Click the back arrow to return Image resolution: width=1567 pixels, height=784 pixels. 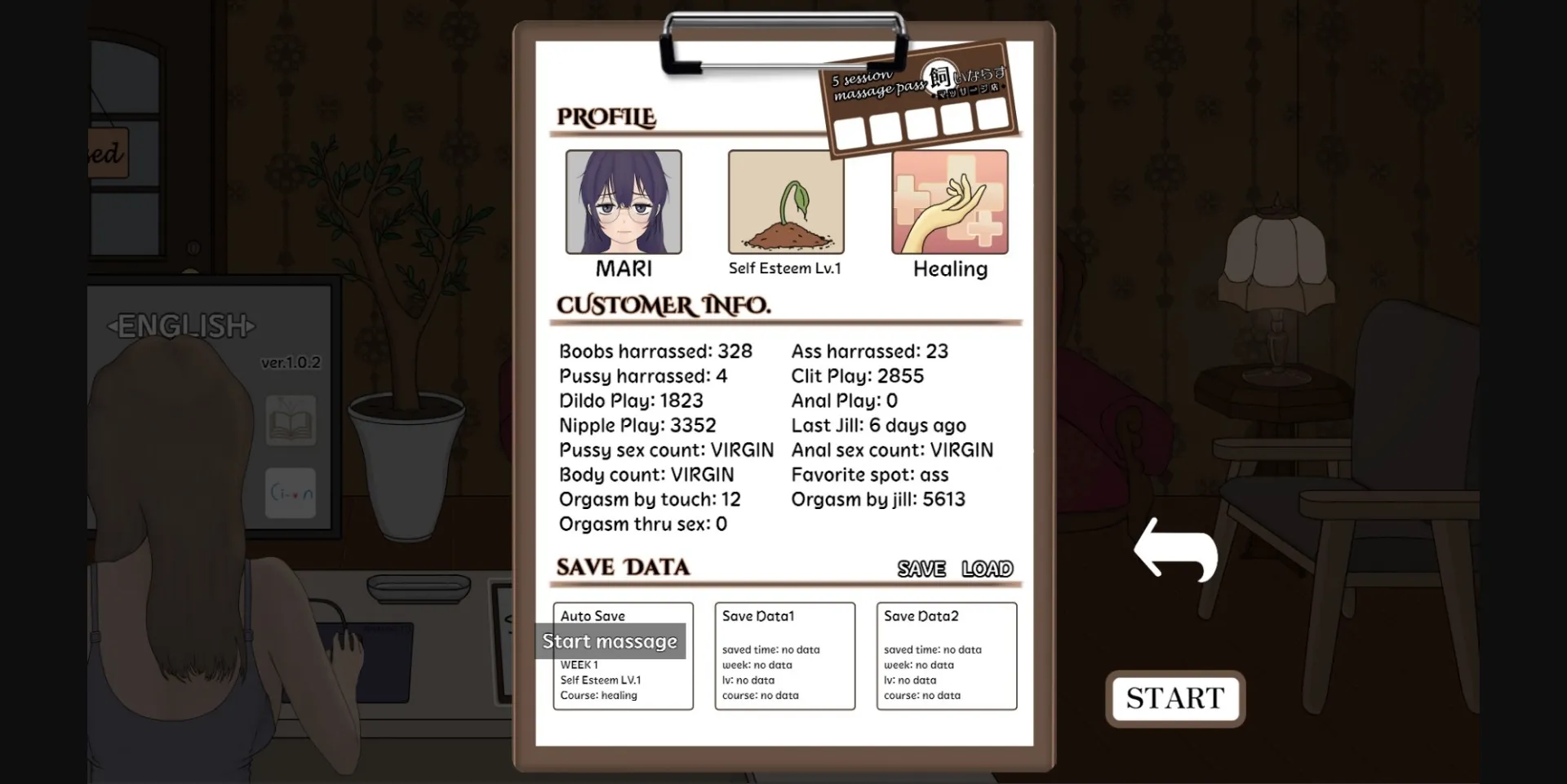[1176, 551]
